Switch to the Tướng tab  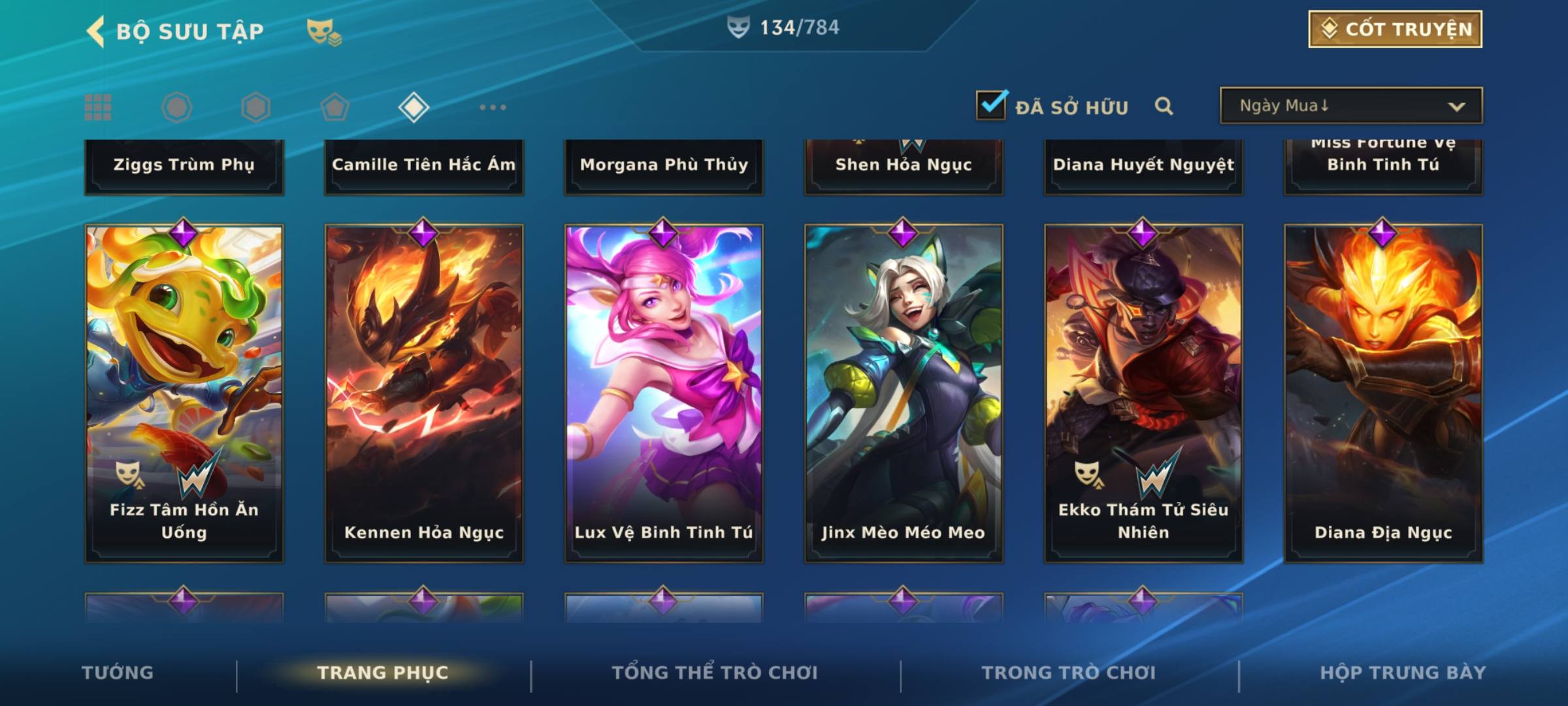pos(118,673)
